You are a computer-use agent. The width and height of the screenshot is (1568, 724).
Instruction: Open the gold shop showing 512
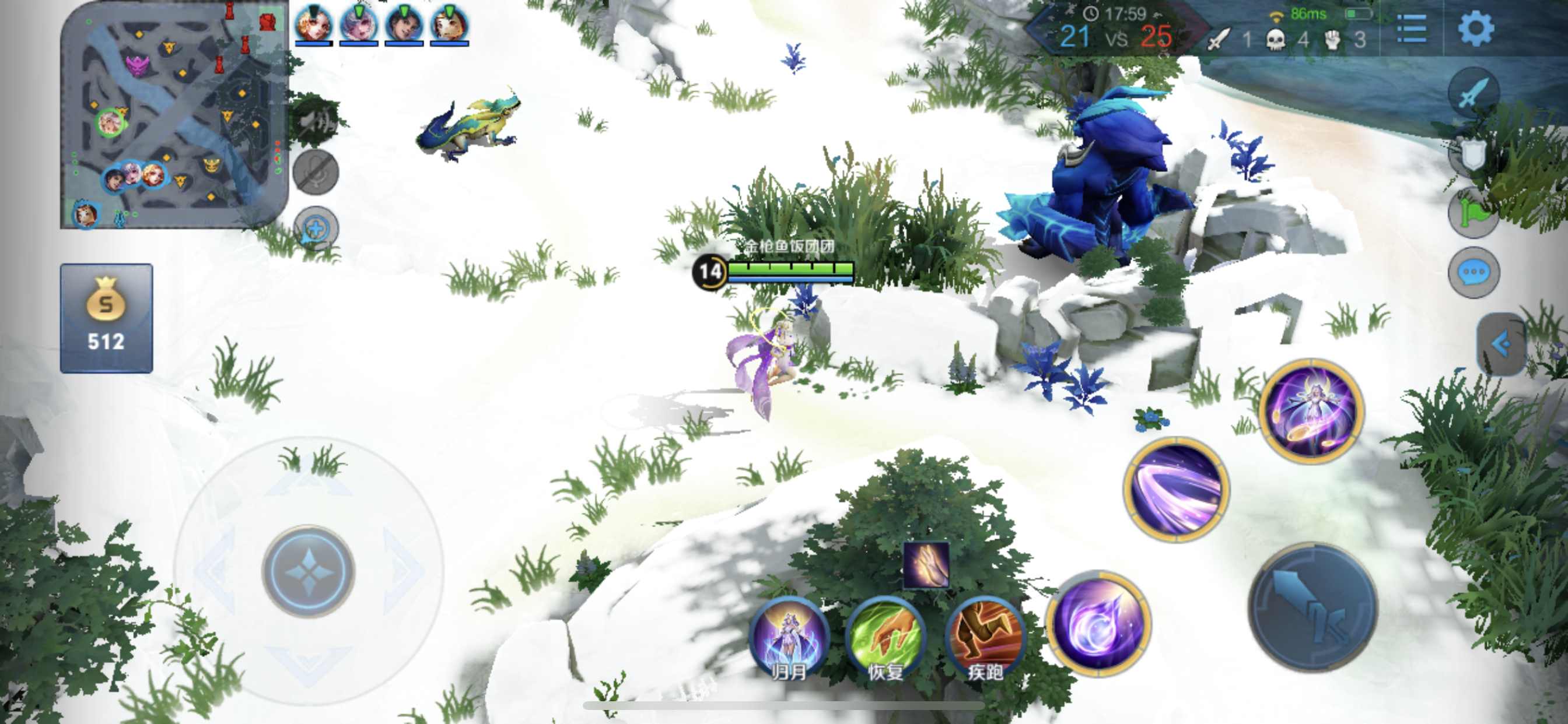click(x=107, y=318)
